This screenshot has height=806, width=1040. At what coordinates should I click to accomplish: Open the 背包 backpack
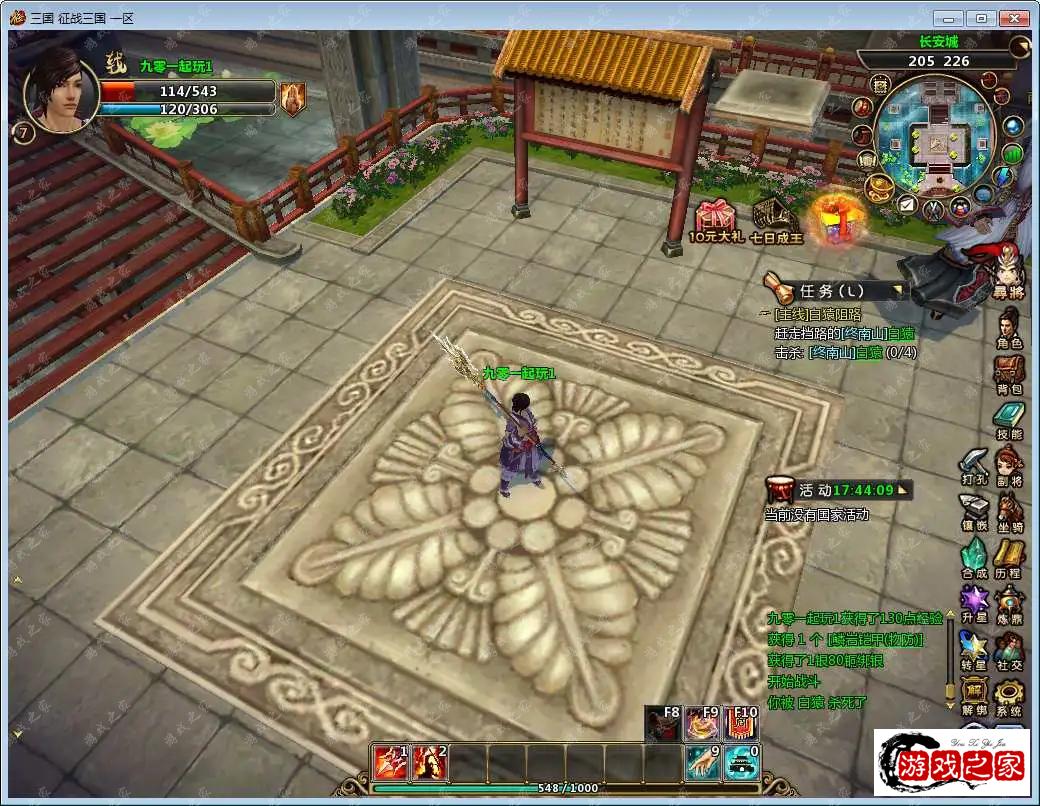tap(1009, 370)
